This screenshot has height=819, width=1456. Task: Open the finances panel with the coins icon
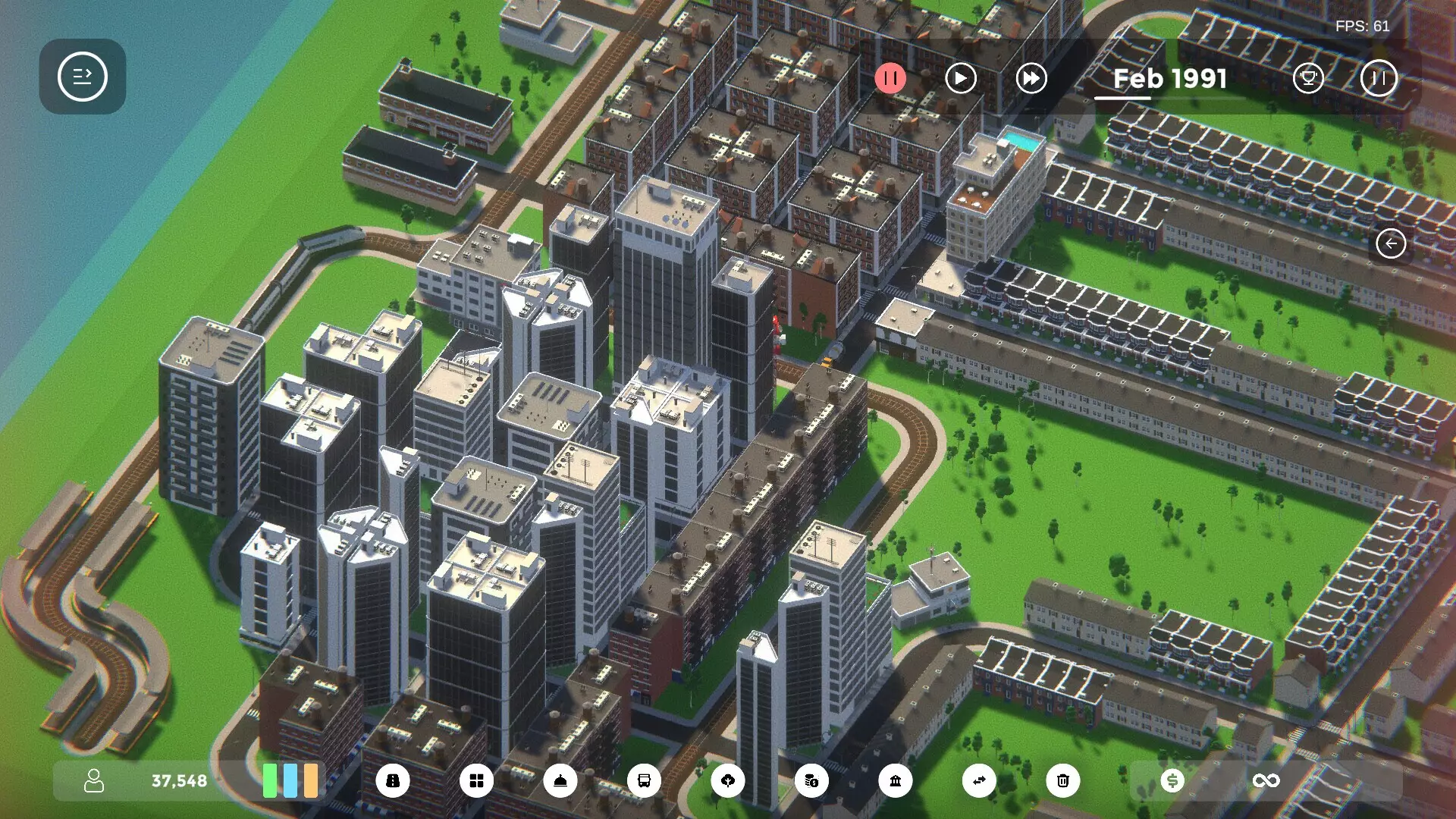click(x=811, y=780)
